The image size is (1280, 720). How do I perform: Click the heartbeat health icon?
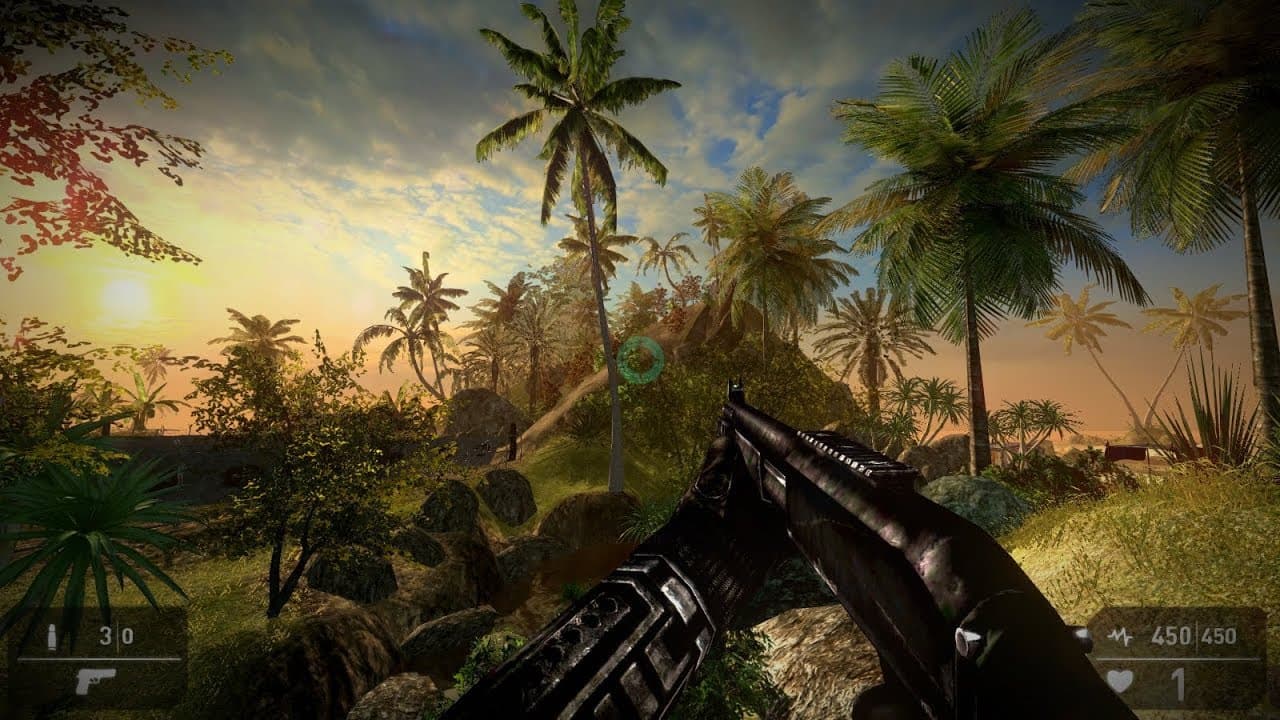(1120, 636)
